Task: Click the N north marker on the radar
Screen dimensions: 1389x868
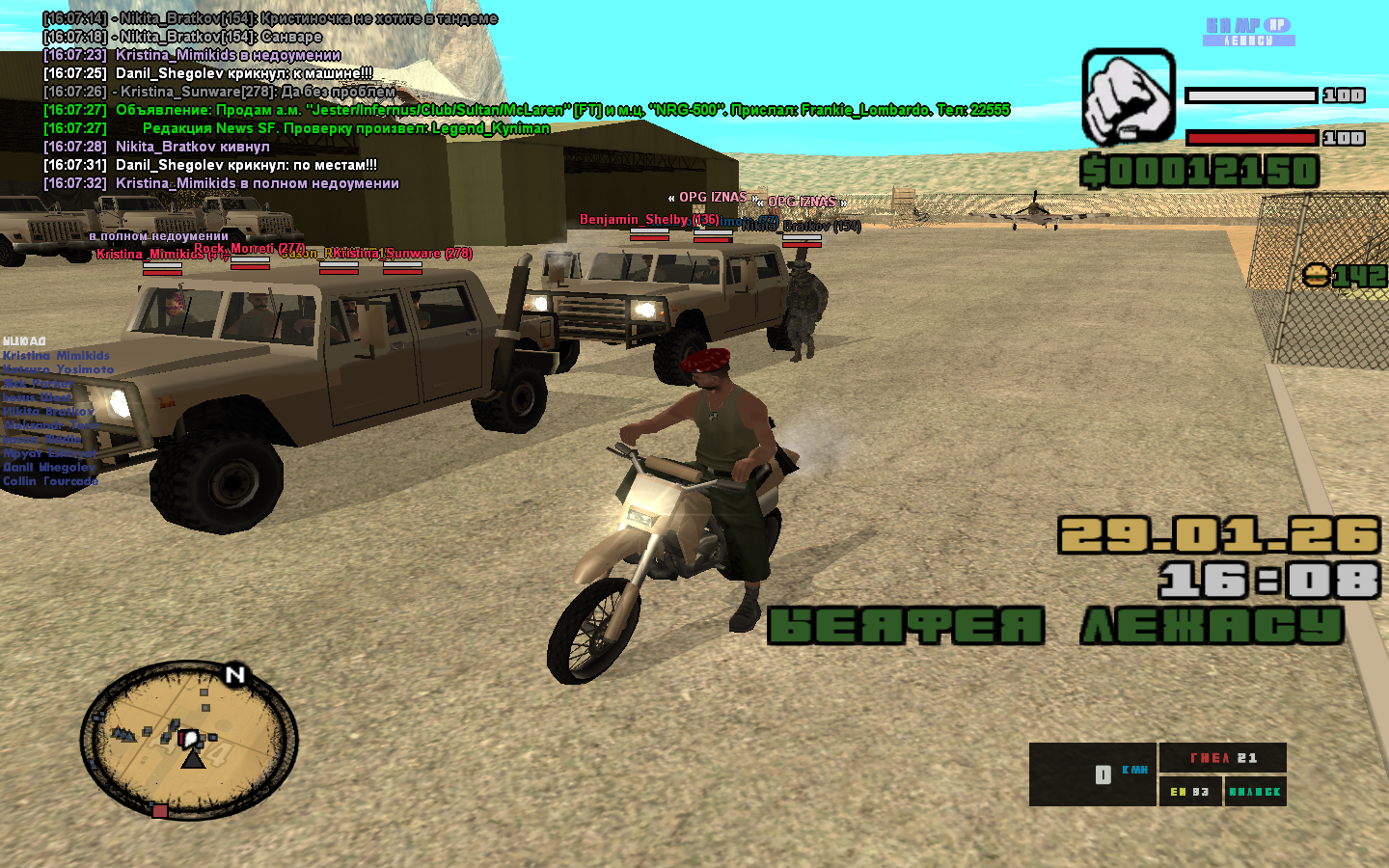Action: pyautogui.click(x=235, y=675)
